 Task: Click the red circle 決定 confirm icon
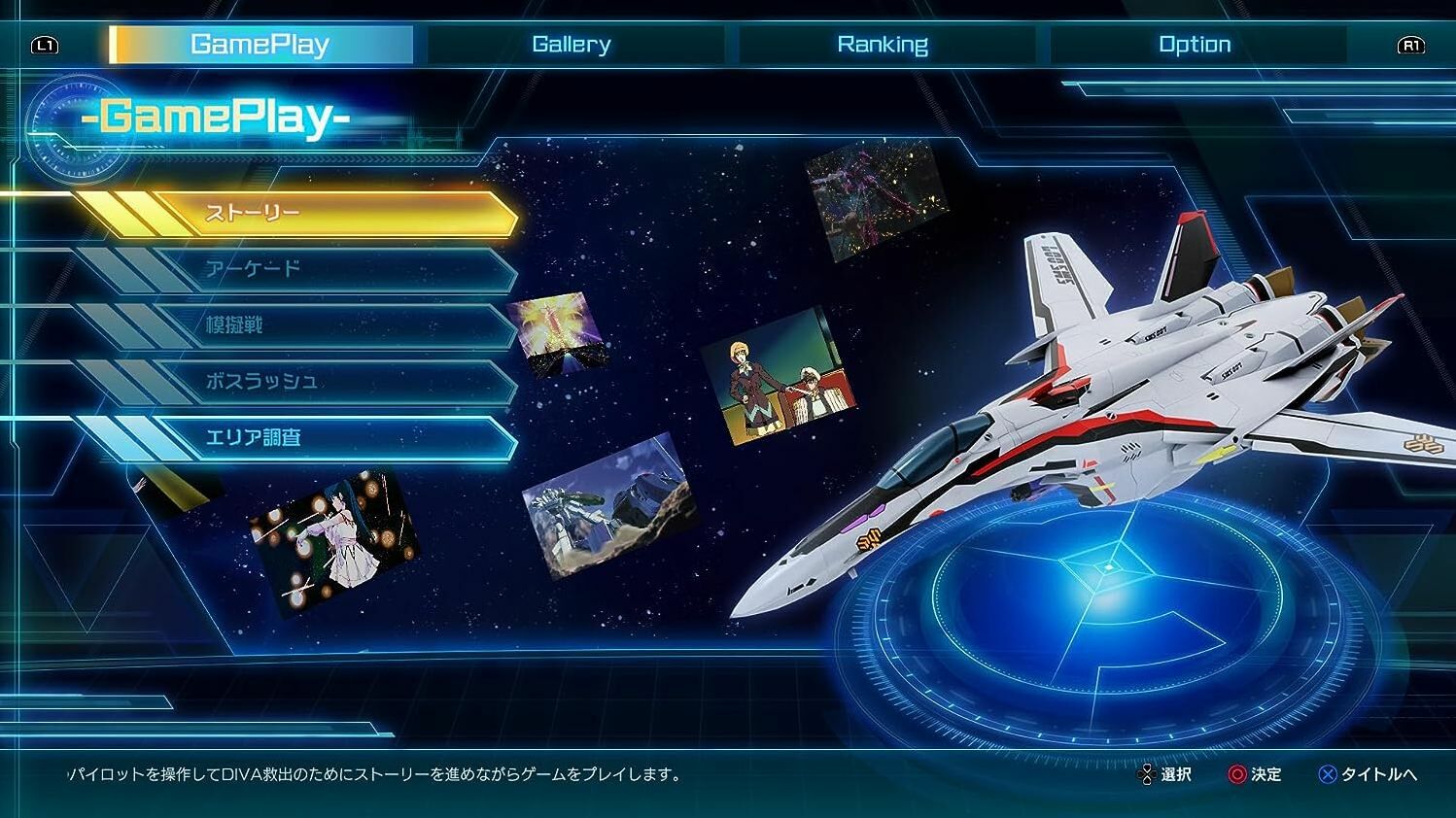1236,774
